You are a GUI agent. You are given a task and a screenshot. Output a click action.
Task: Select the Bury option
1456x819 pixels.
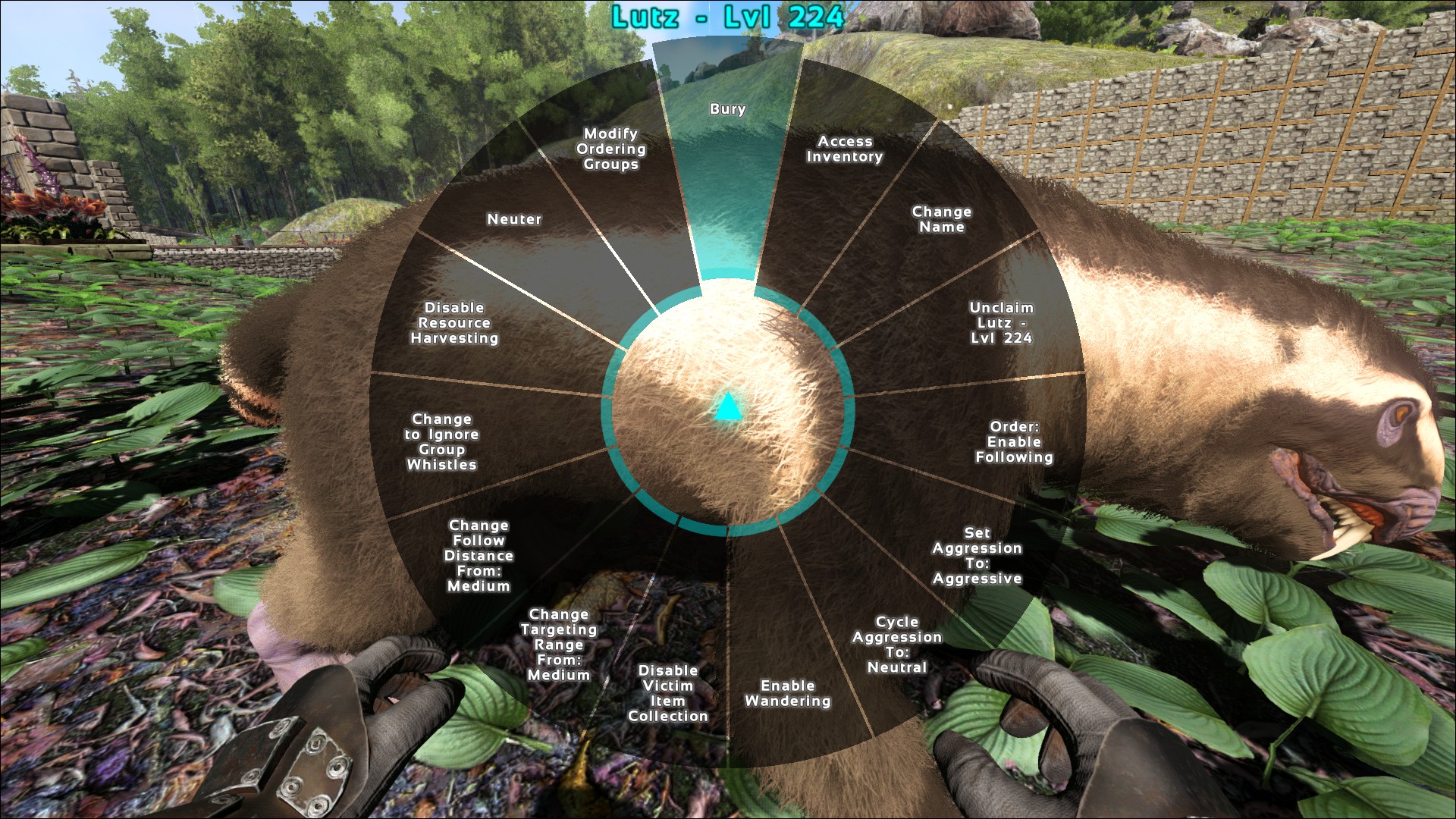(x=727, y=109)
